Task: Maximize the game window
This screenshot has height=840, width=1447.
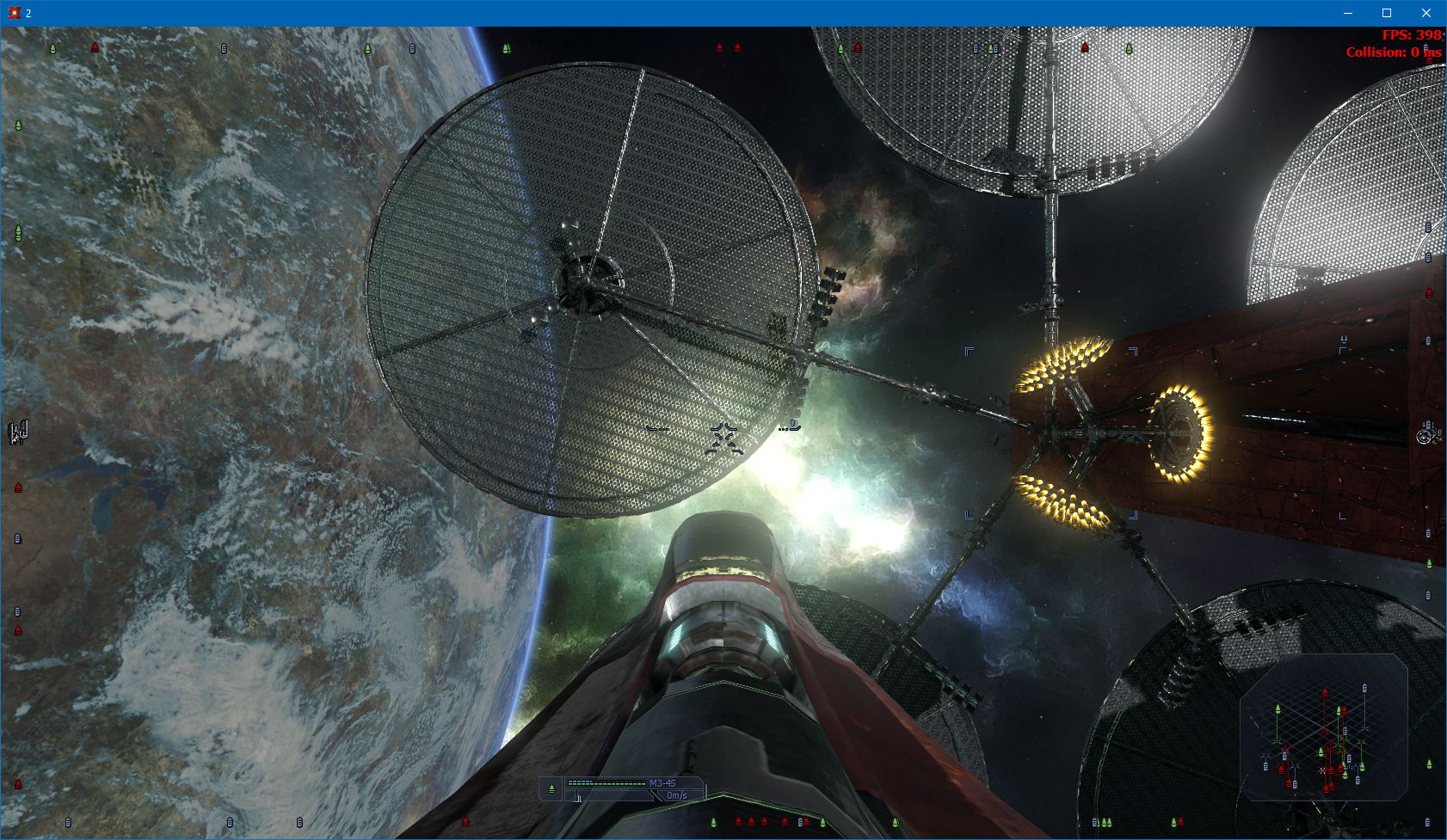Action: pyautogui.click(x=1387, y=13)
